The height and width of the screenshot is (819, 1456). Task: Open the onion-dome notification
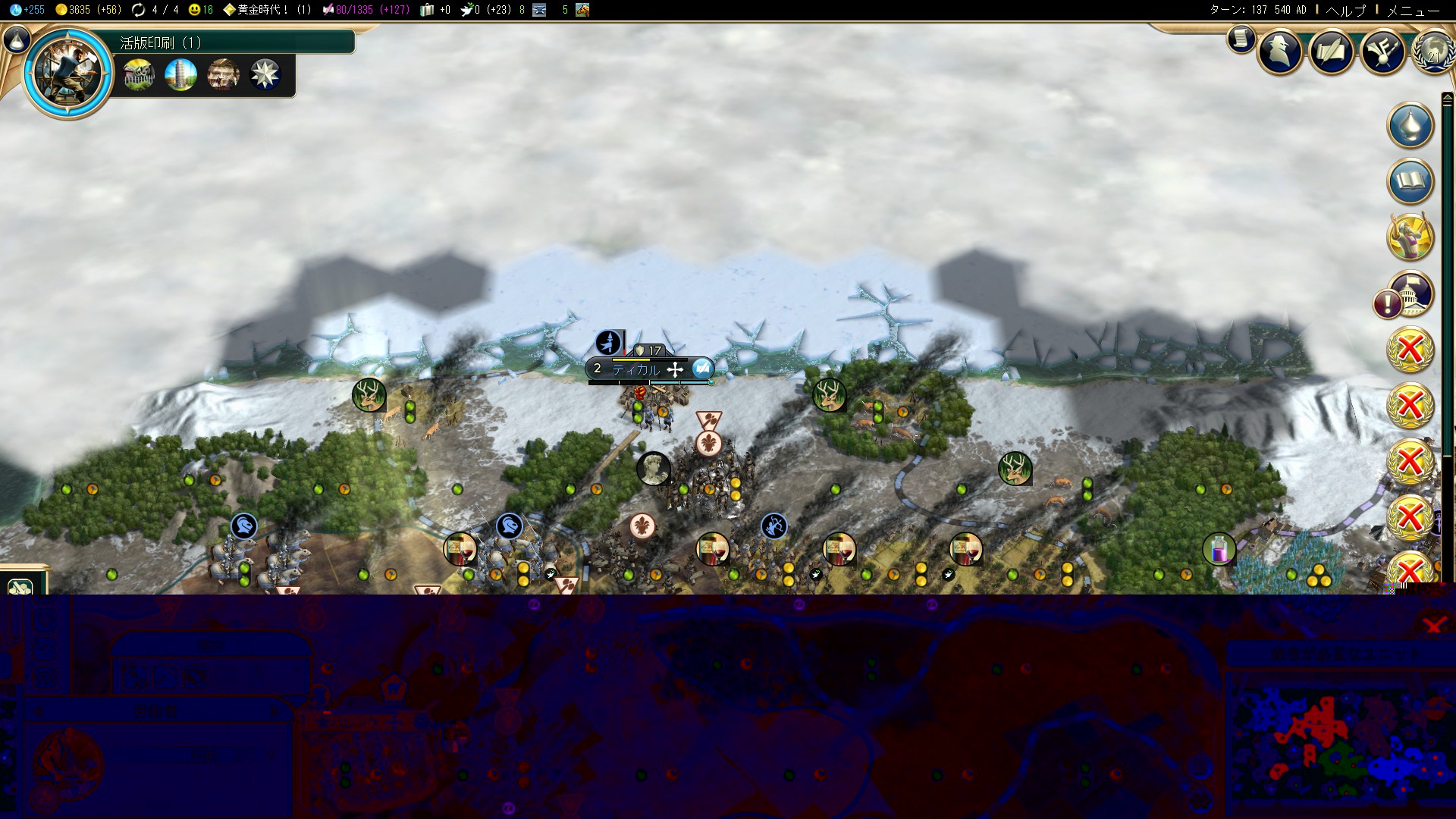[1410, 125]
